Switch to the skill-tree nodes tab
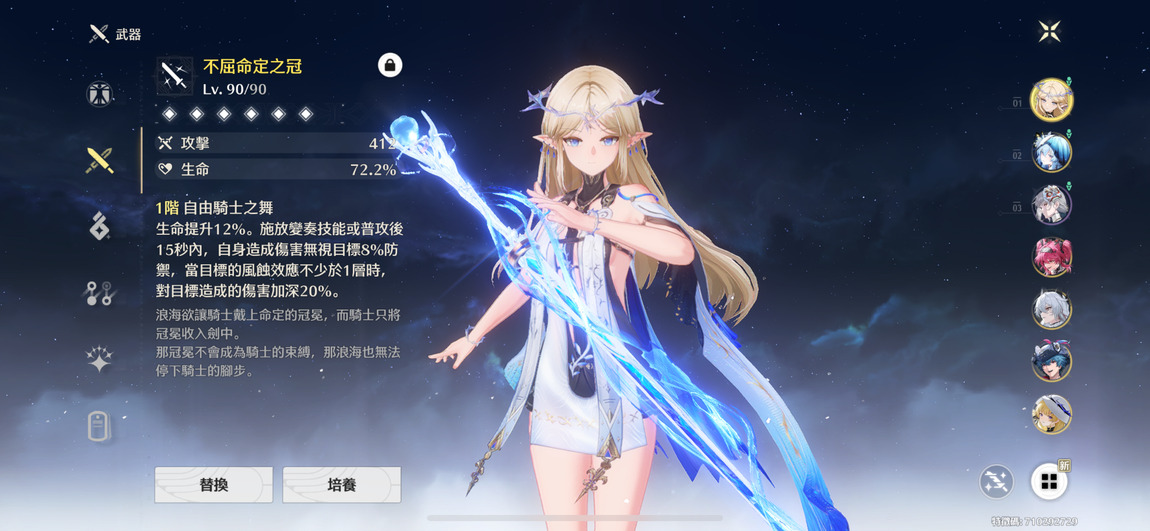The height and width of the screenshot is (531, 1150). [99, 293]
